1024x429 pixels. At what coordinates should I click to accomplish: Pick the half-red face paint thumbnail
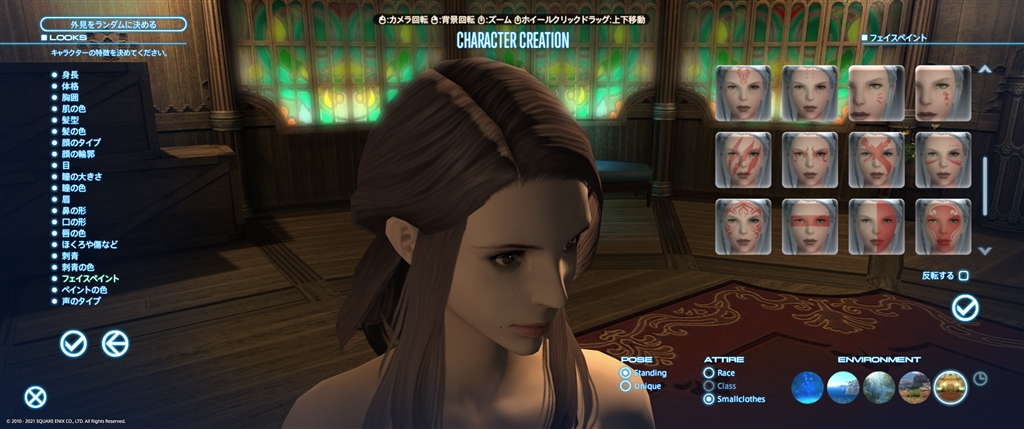click(876, 226)
